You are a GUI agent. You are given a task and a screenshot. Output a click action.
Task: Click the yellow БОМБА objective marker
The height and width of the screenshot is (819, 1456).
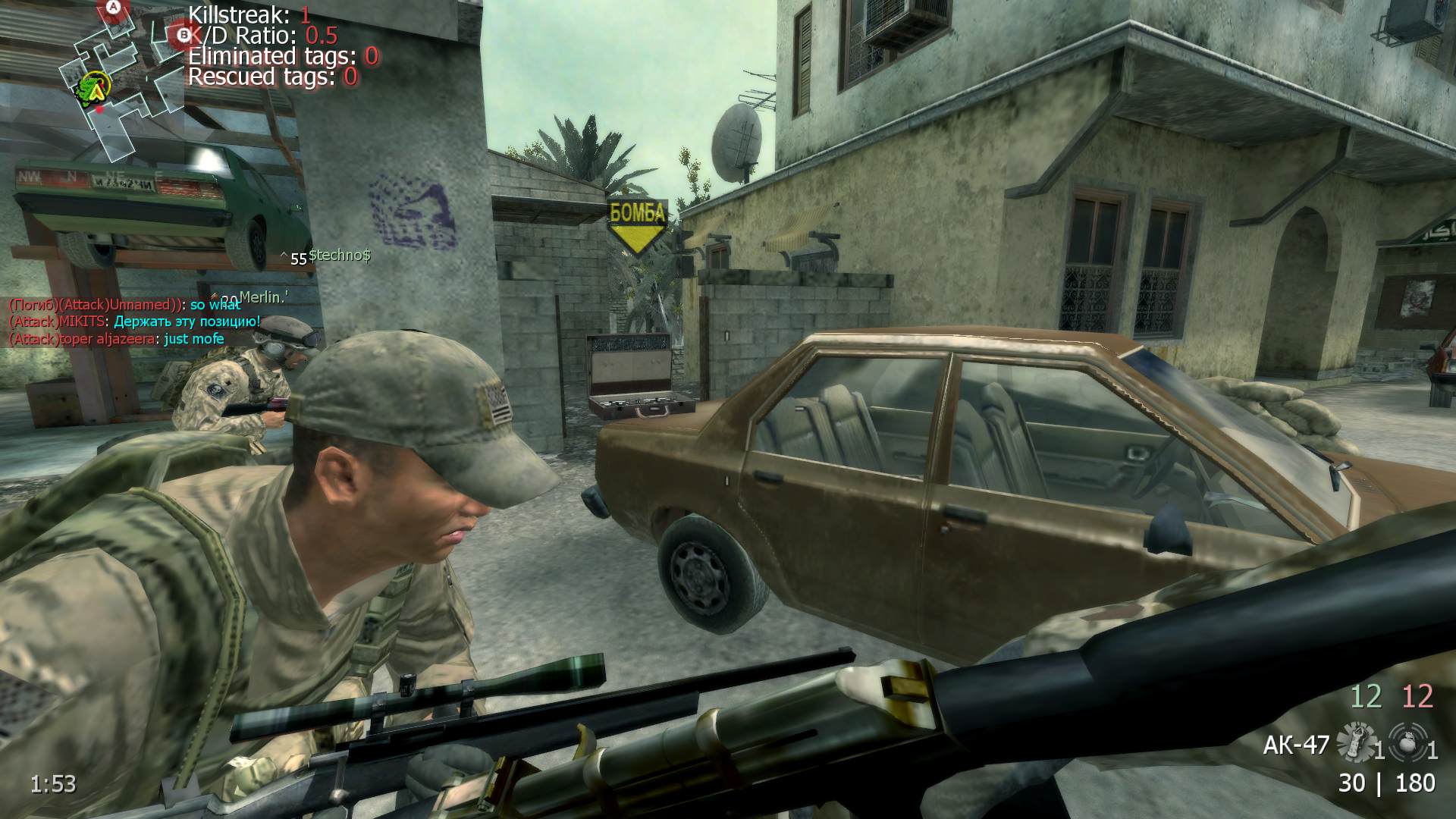click(x=638, y=225)
